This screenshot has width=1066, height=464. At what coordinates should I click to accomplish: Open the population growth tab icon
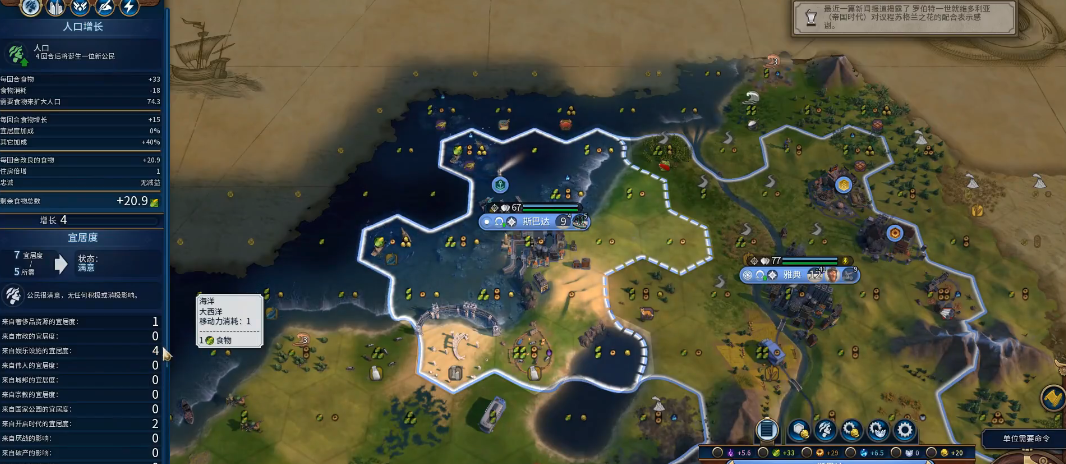pyautogui.click(x=29, y=8)
